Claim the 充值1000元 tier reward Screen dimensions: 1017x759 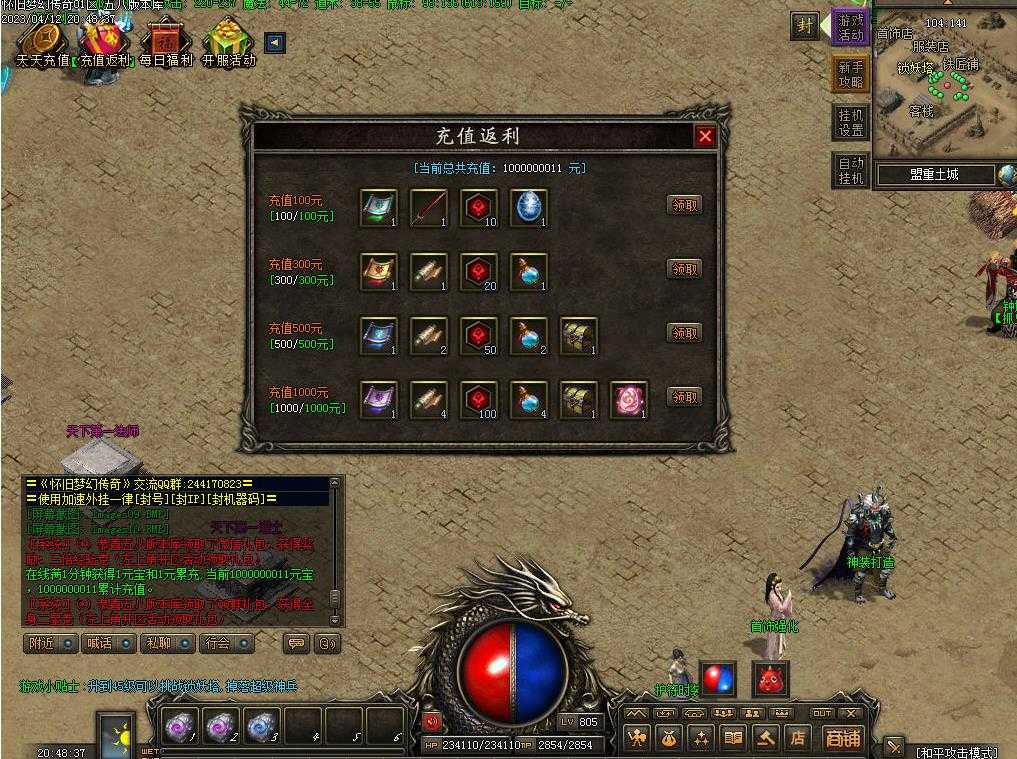coord(684,397)
